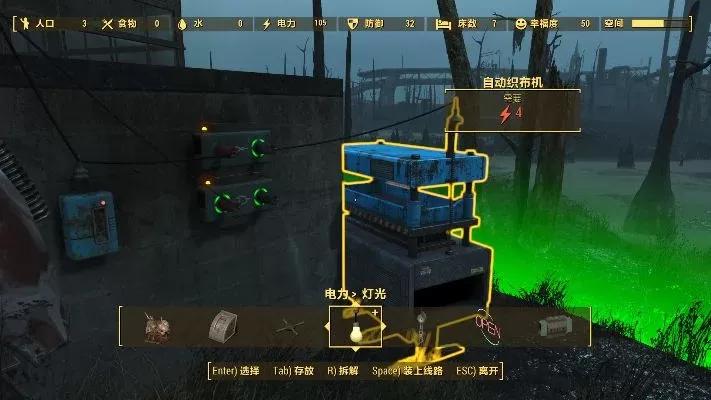Select the light bulb lighting category
This screenshot has width=711, height=400.
click(x=355, y=328)
